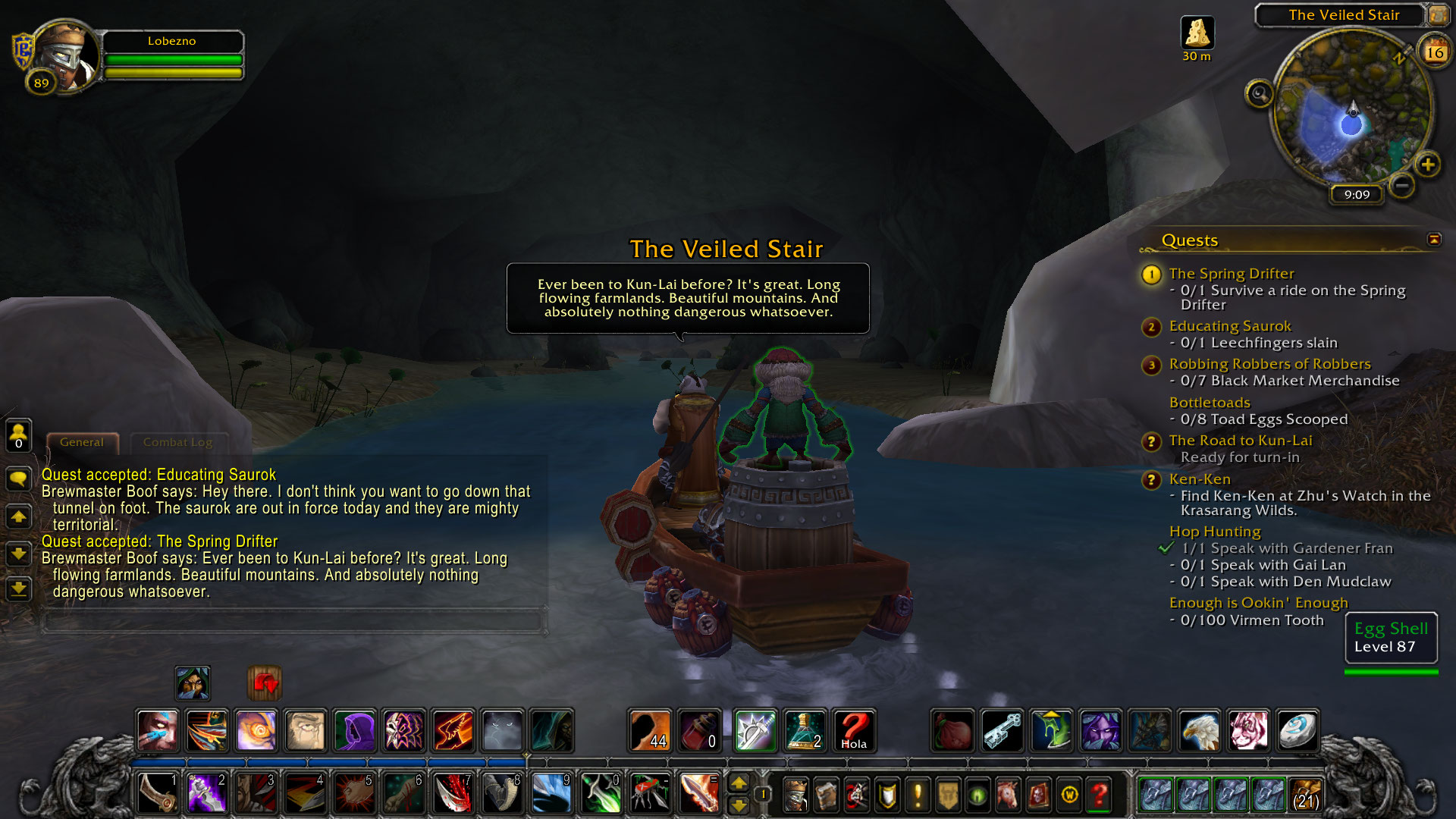Click the calendar button showing 16
The height and width of the screenshot is (819, 1456).
pyautogui.click(x=1434, y=52)
